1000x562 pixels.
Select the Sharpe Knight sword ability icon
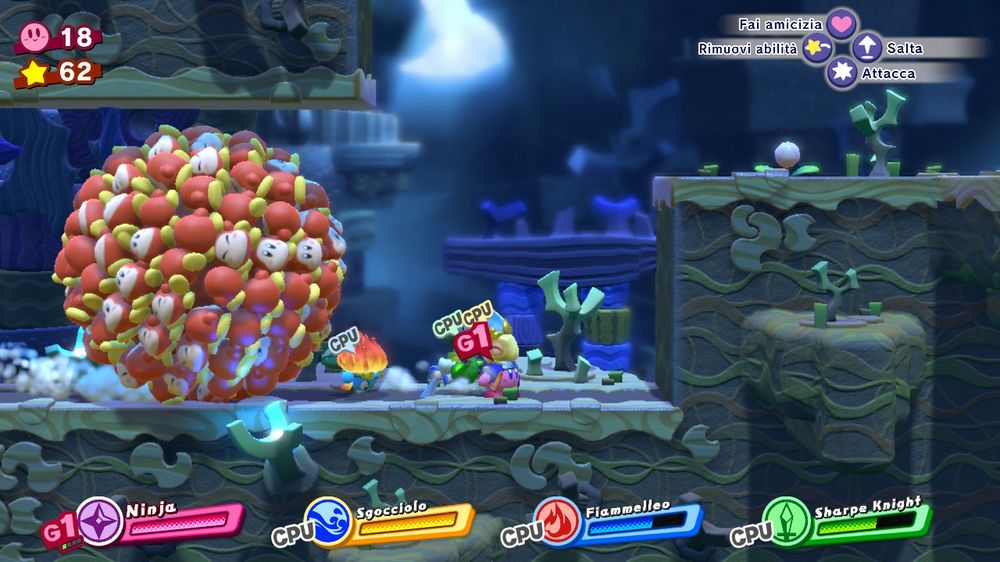(785, 521)
